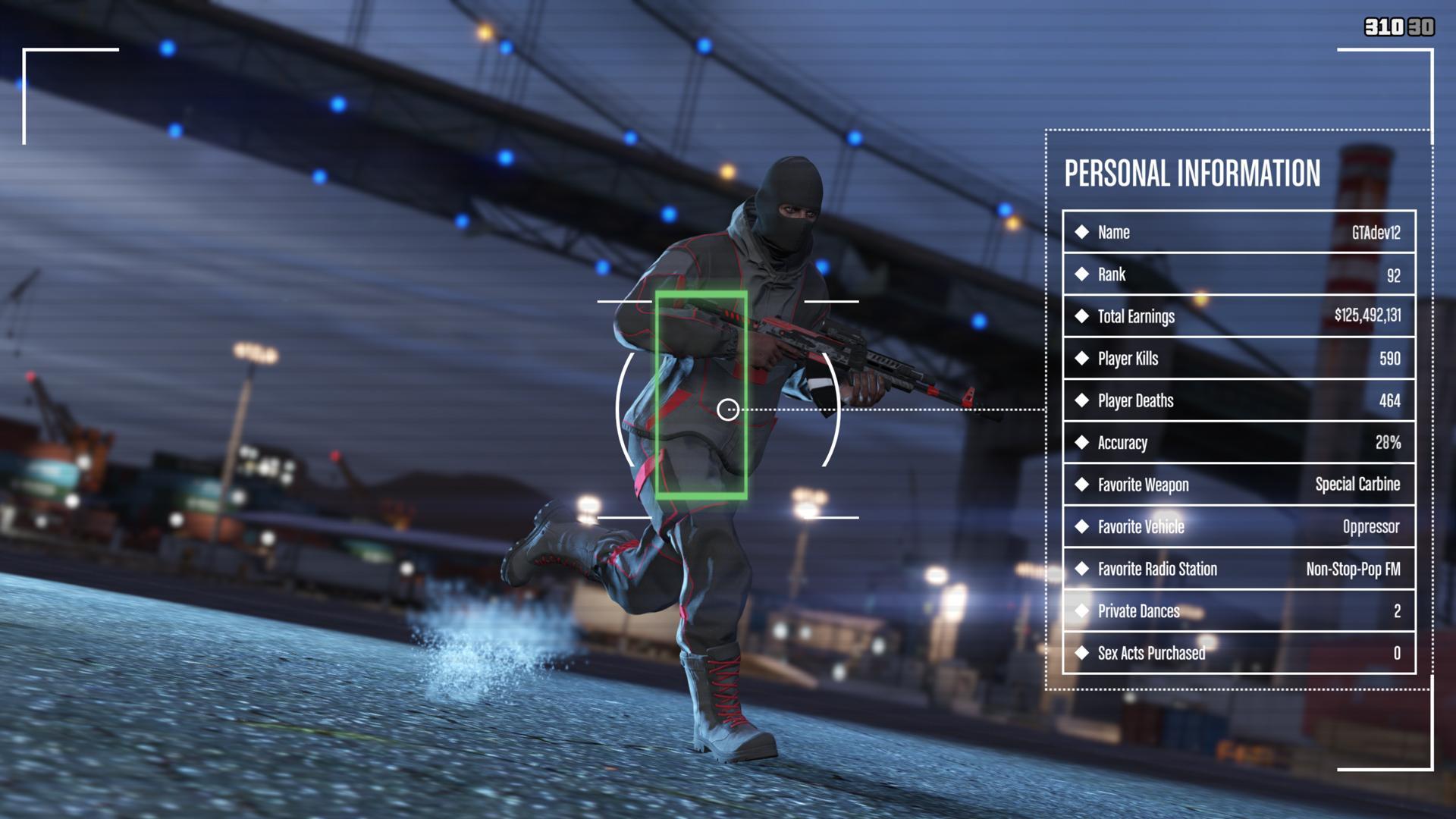Screen dimensions: 1456x819
Task: Click the diamond icon beside Total Earnings
Action: 1082,317
